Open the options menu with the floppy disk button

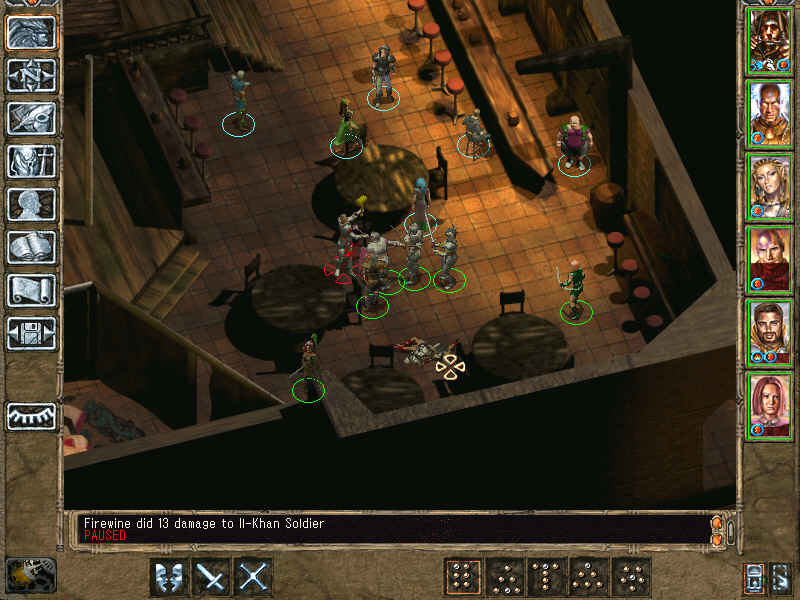pyautogui.click(x=31, y=333)
